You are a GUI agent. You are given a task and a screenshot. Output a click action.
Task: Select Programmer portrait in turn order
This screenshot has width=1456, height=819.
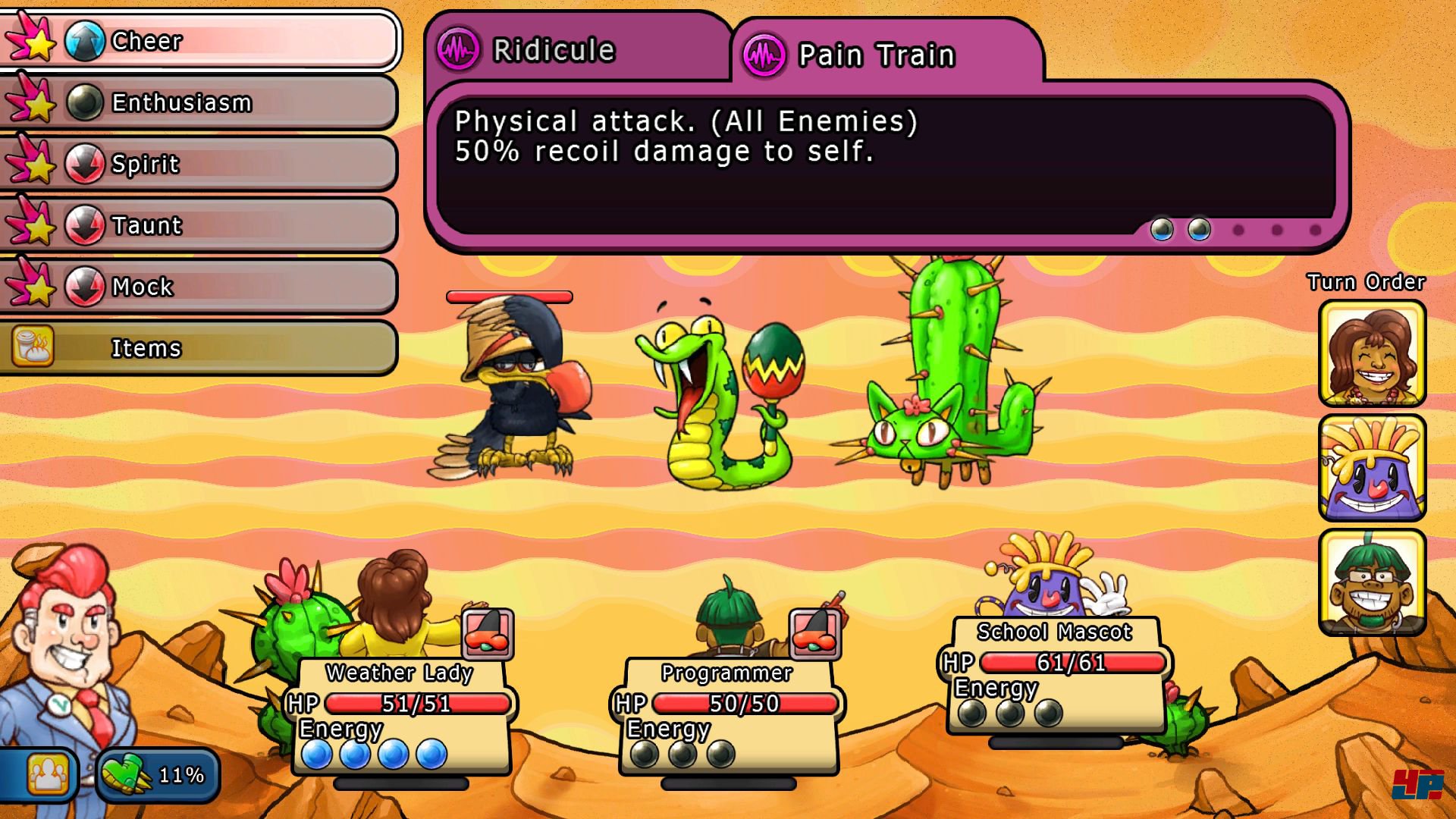pyautogui.click(x=1372, y=582)
